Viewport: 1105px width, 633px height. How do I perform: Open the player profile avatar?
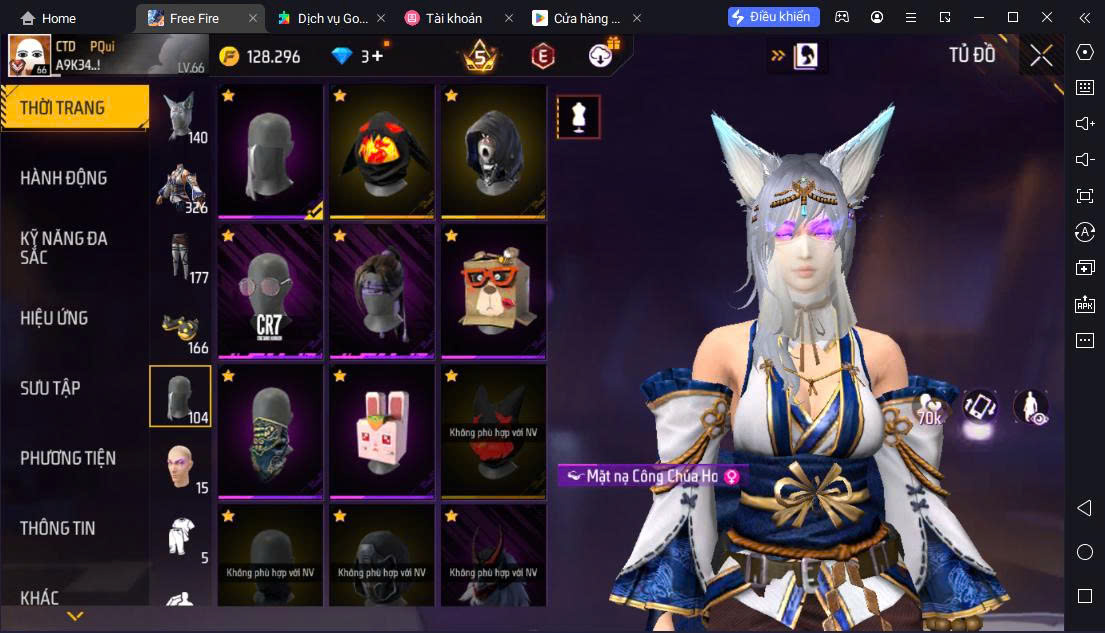tap(30, 55)
